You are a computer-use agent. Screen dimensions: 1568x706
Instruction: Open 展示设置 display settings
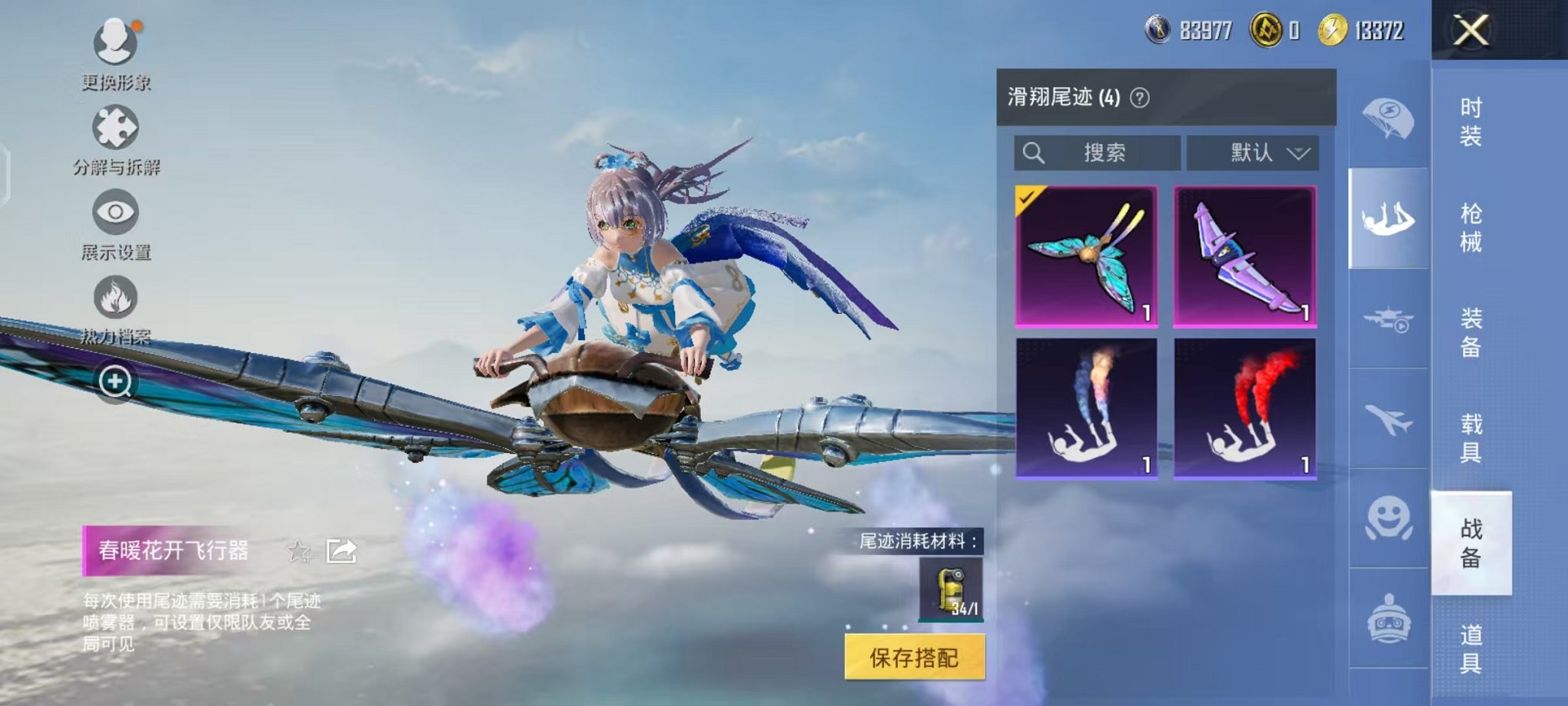coord(114,214)
